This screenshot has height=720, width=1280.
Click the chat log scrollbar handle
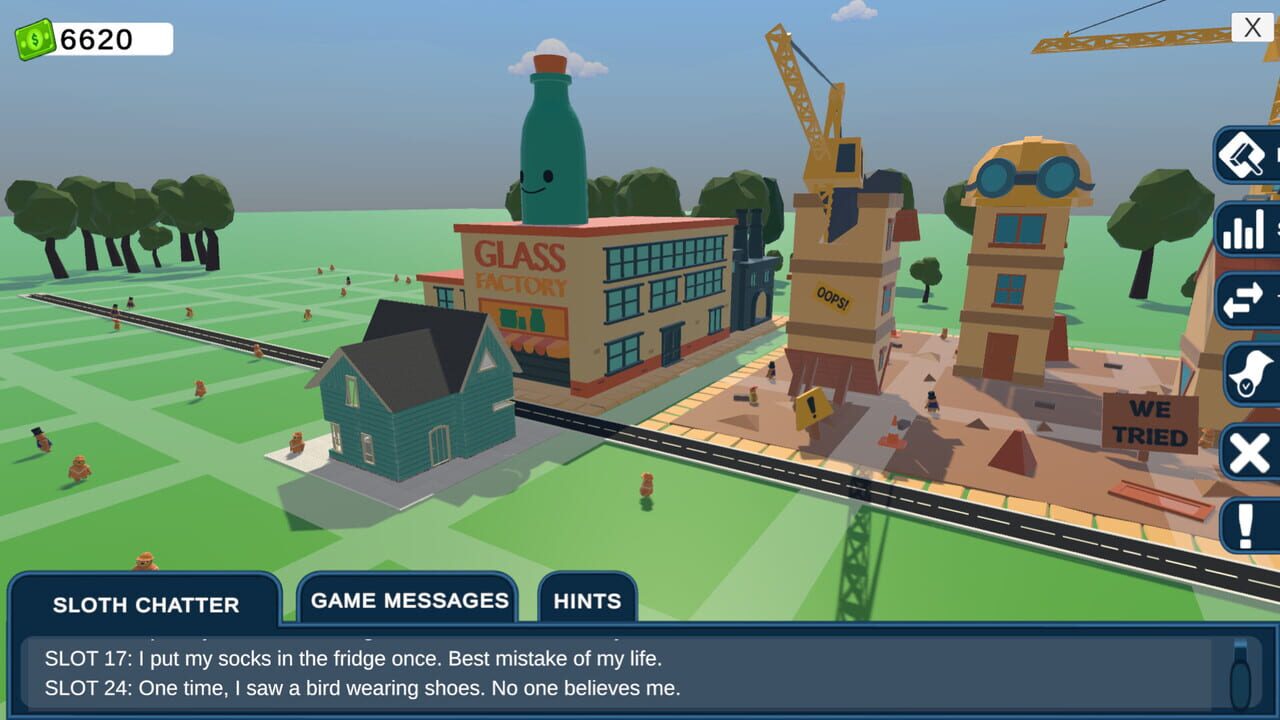pyautogui.click(x=1240, y=675)
